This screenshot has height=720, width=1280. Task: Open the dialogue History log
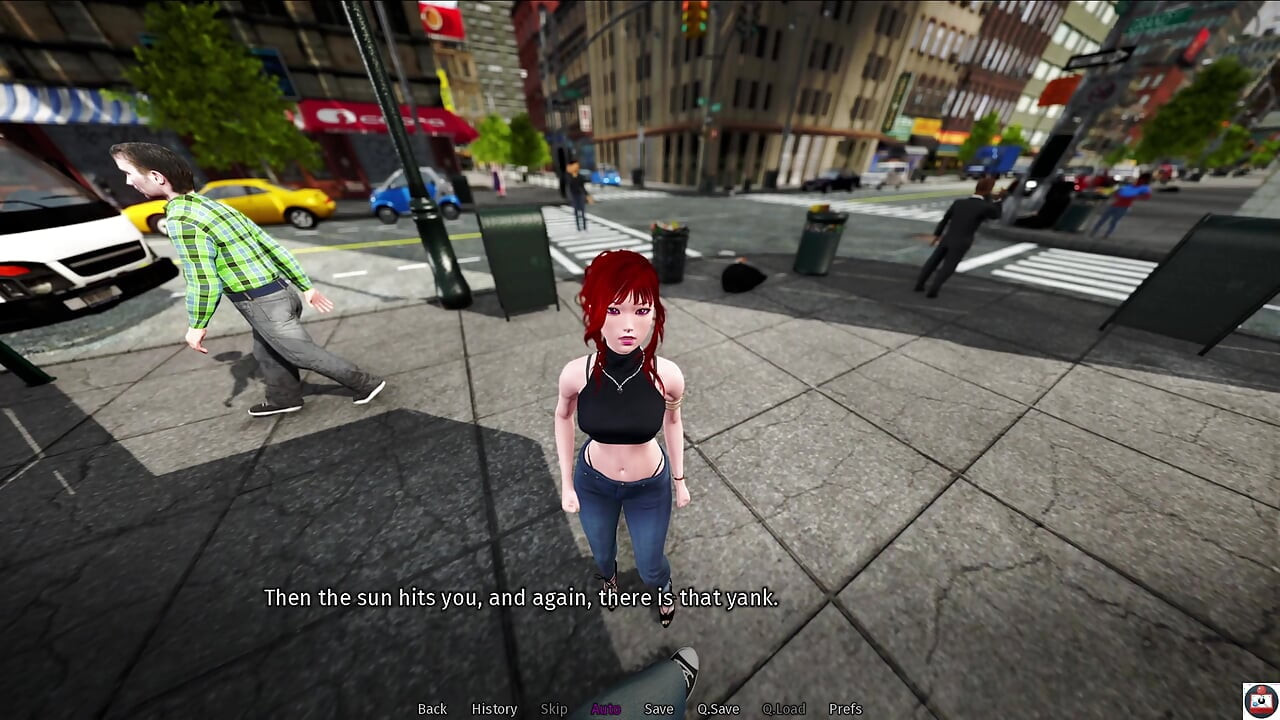click(x=494, y=709)
